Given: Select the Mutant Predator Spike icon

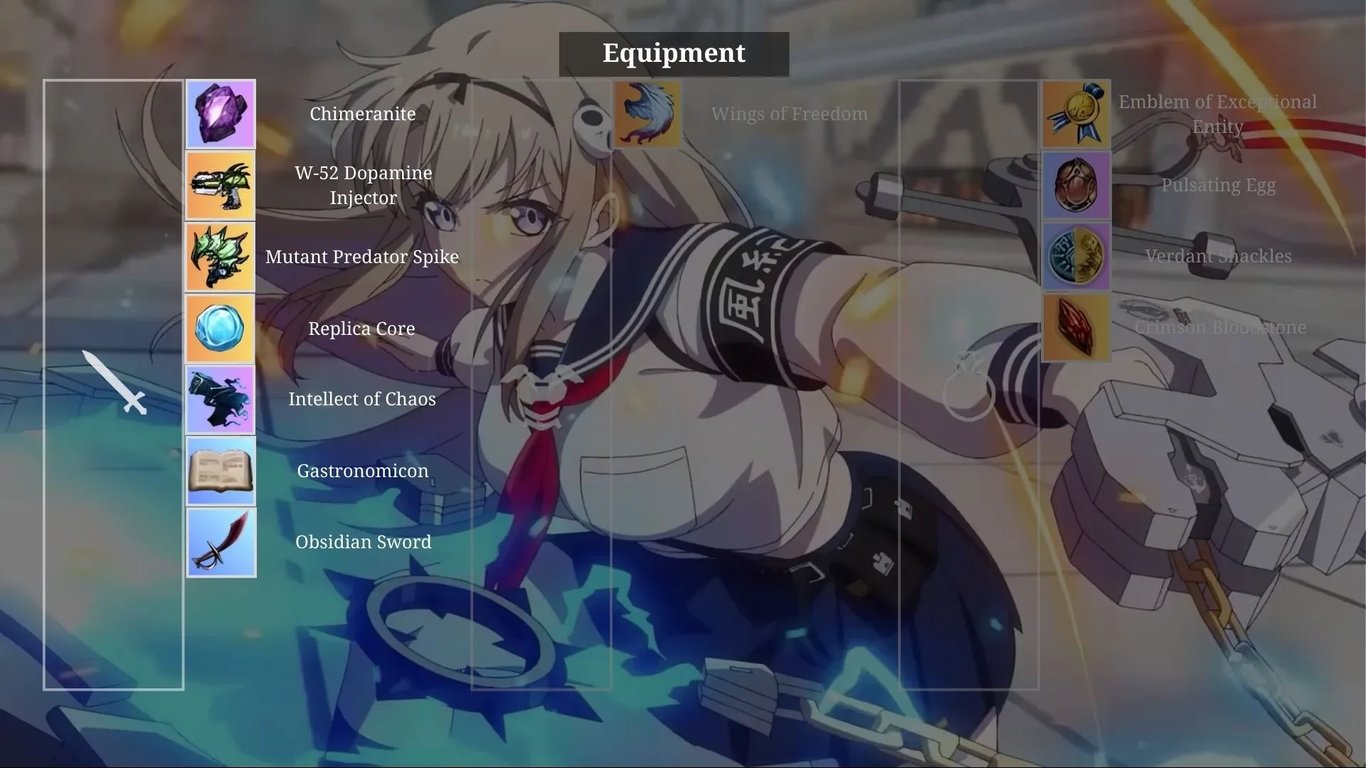Looking at the screenshot, I should coord(220,256).
